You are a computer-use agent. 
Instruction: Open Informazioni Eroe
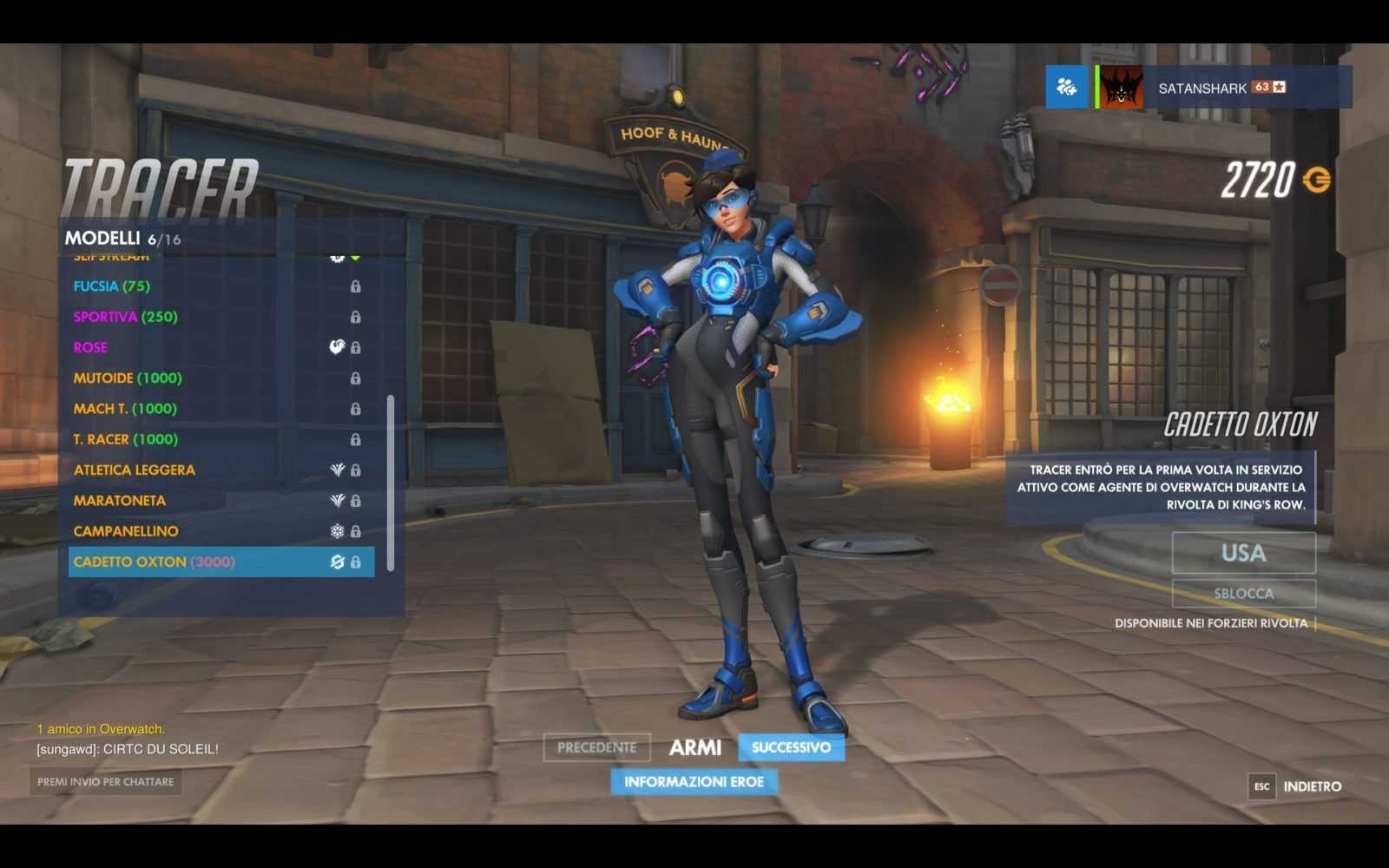pyautogui.click(x=694, y=782)
